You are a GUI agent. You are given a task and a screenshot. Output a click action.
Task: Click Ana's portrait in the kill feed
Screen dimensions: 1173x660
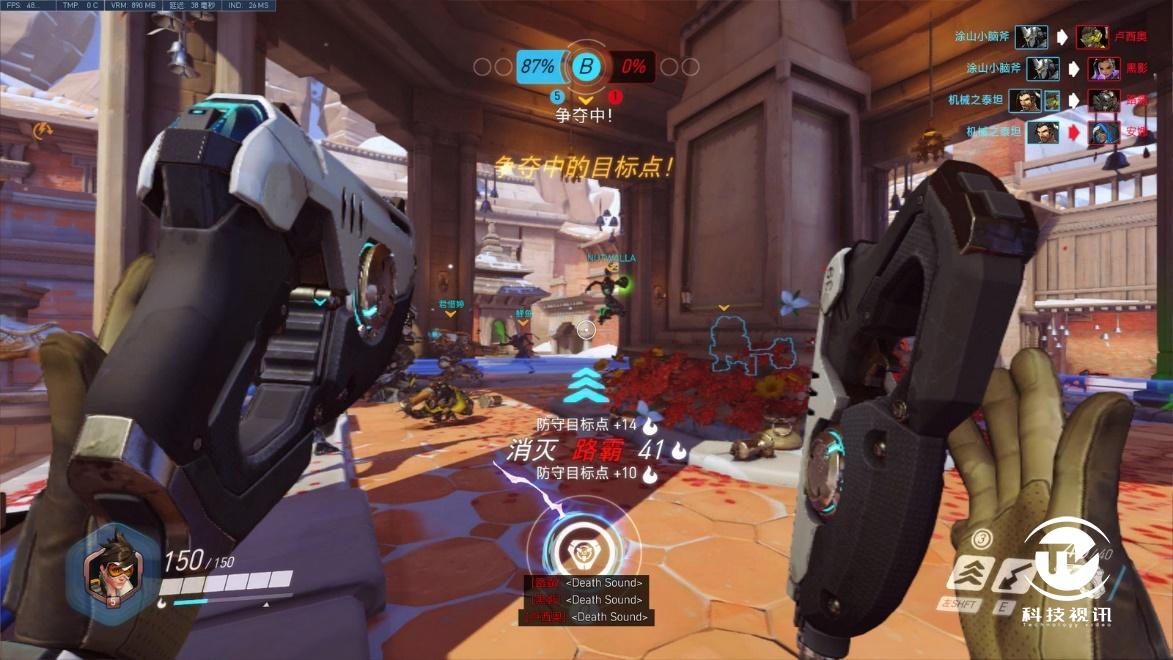1104,132
